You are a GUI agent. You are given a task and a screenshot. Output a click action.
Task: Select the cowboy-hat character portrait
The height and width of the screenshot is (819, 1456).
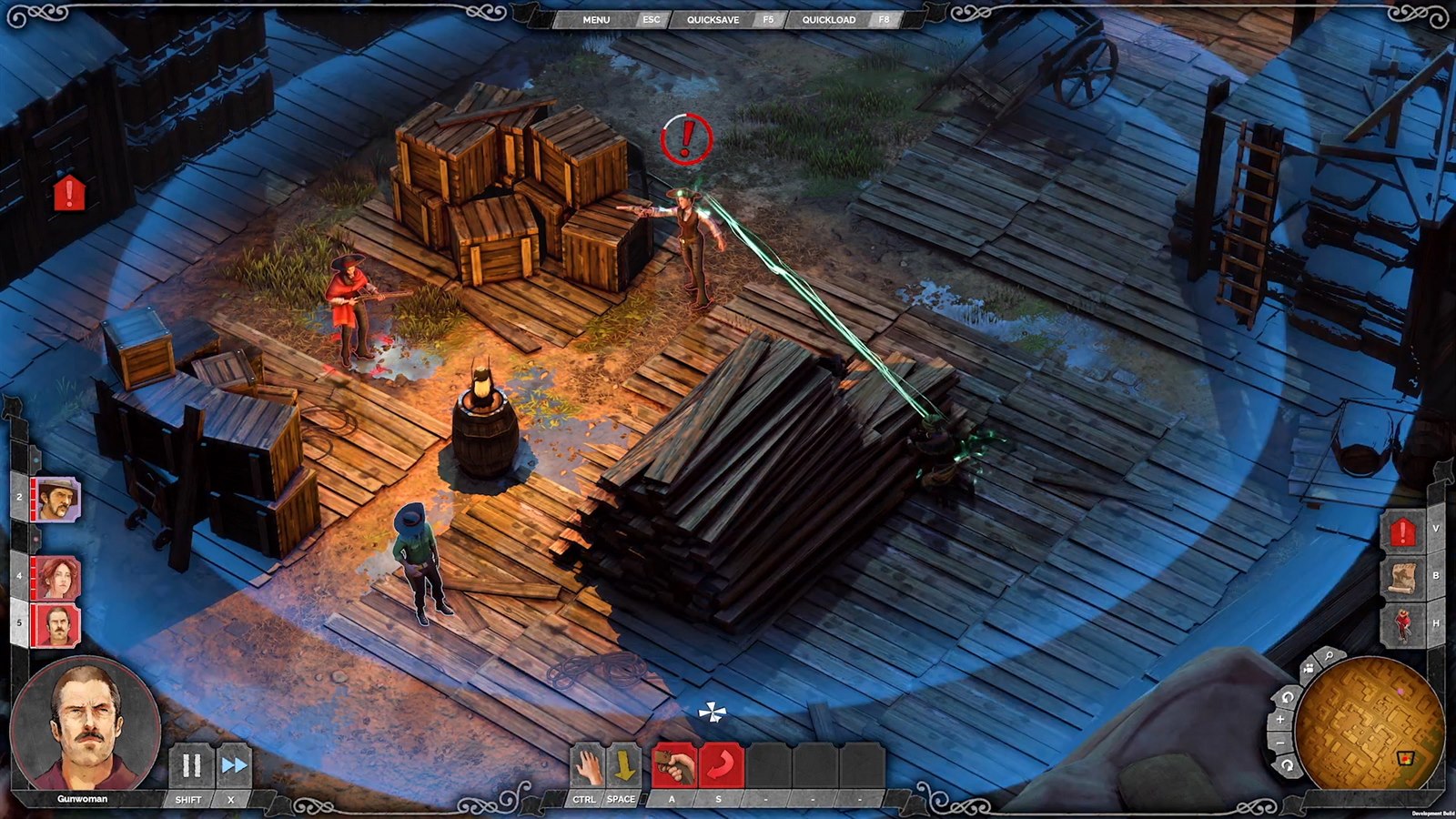tap(56, 500)
